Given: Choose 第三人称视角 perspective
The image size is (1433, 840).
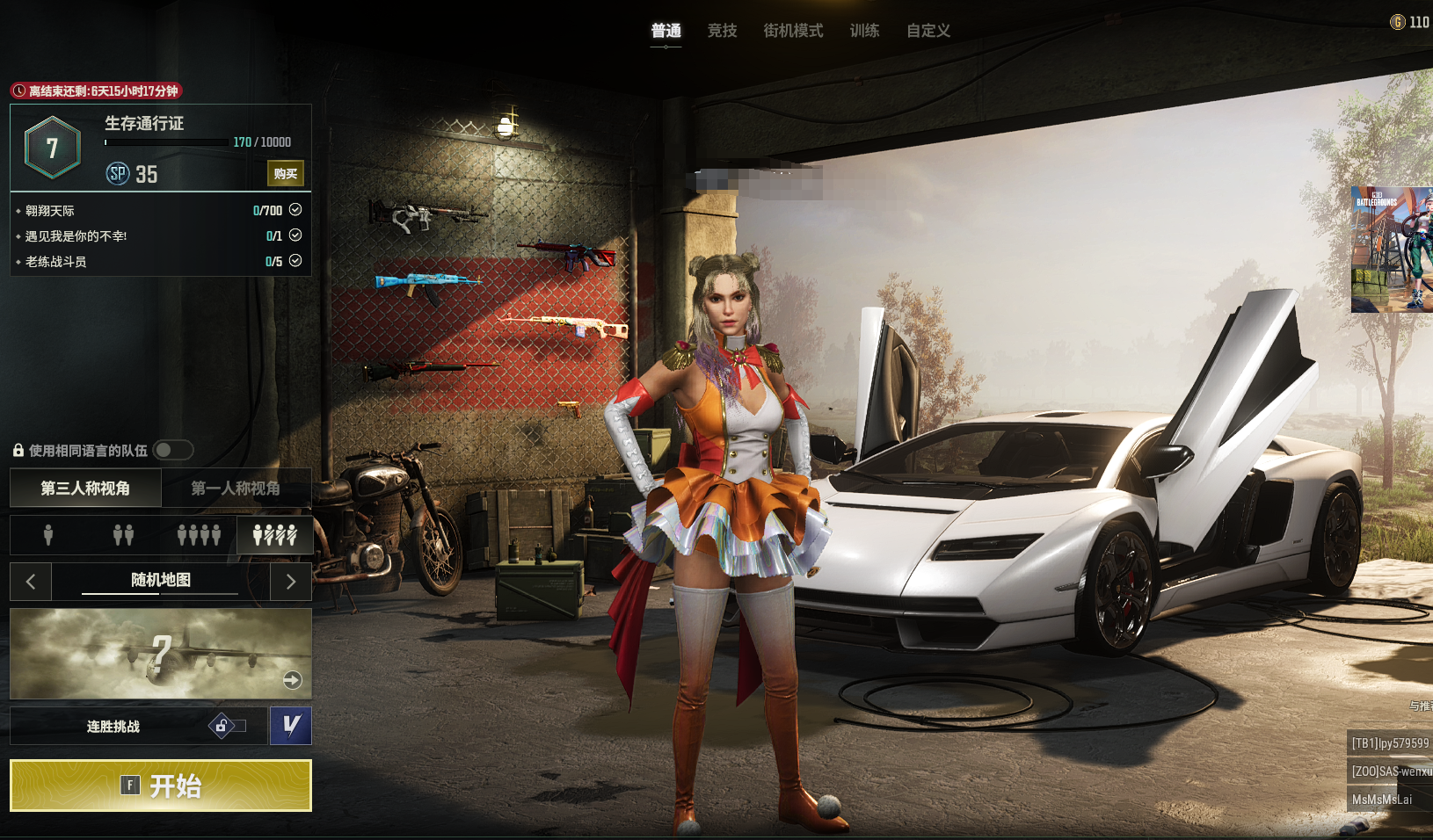Looking at the screenshot, I should click(85, 488).
